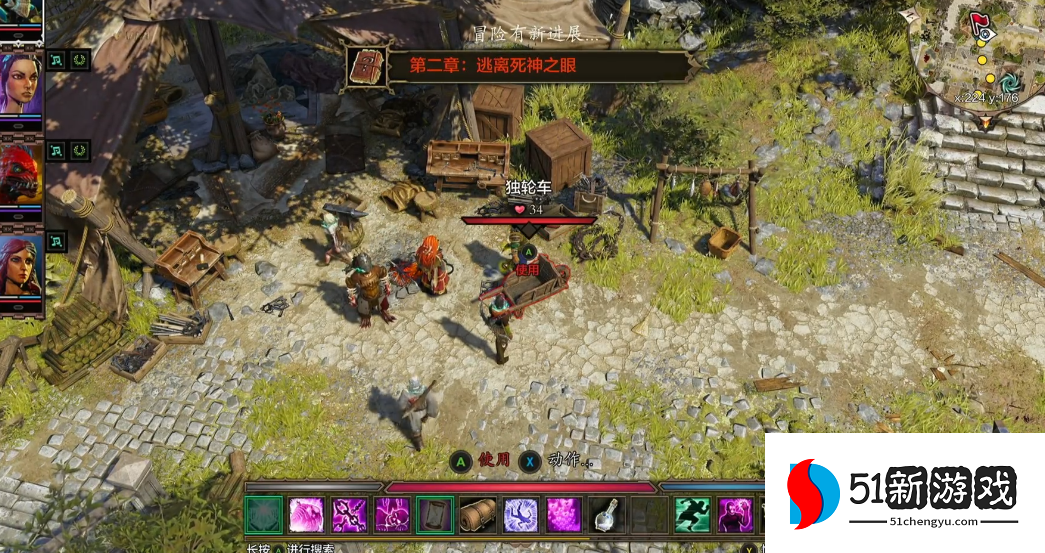Activate the falling figure skill
This screenshot has width=1045, height=553.
[x=521, y=515]
